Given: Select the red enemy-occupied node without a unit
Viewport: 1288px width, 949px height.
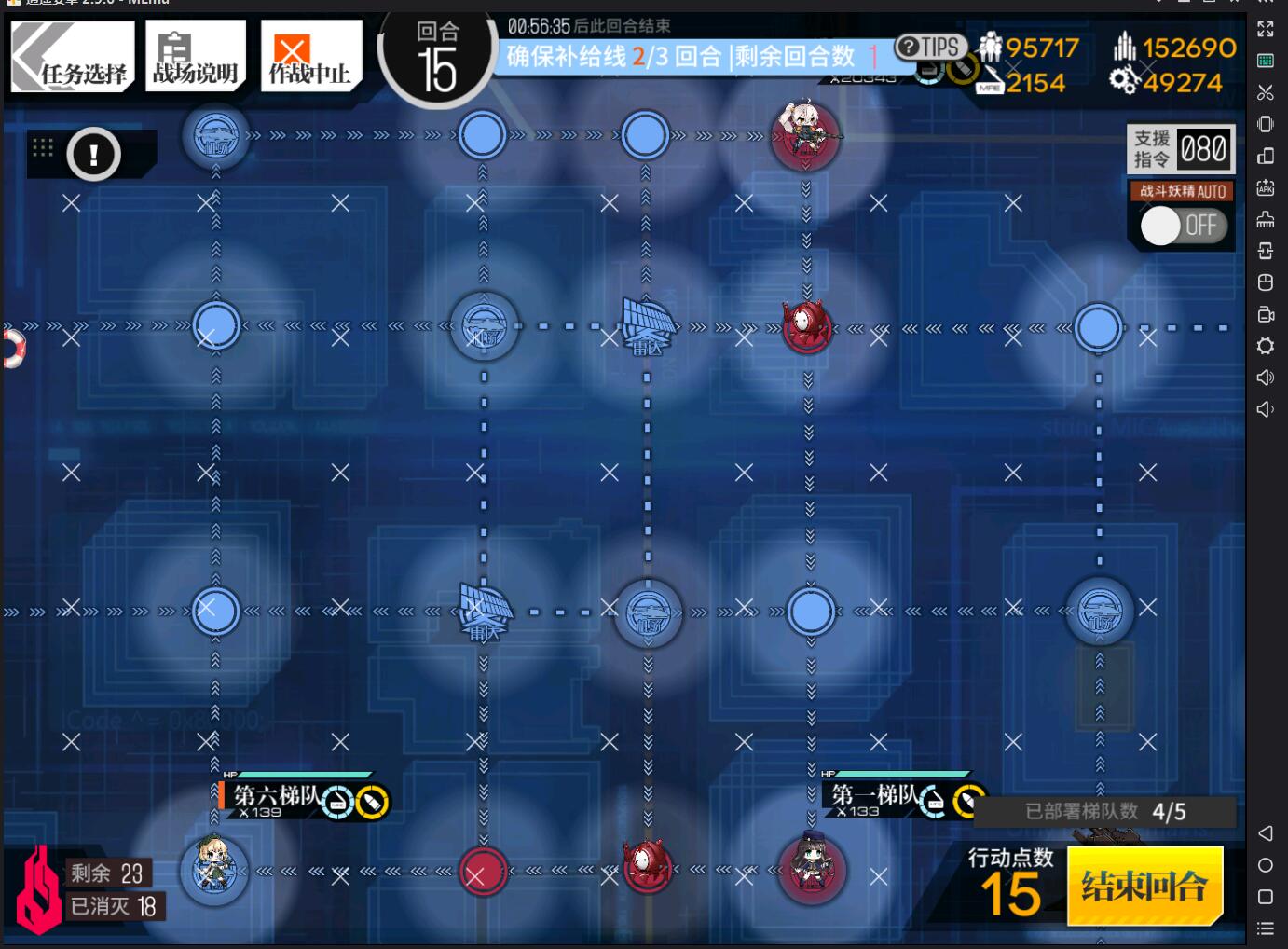Looking at the screenshot, I should 483,873.
